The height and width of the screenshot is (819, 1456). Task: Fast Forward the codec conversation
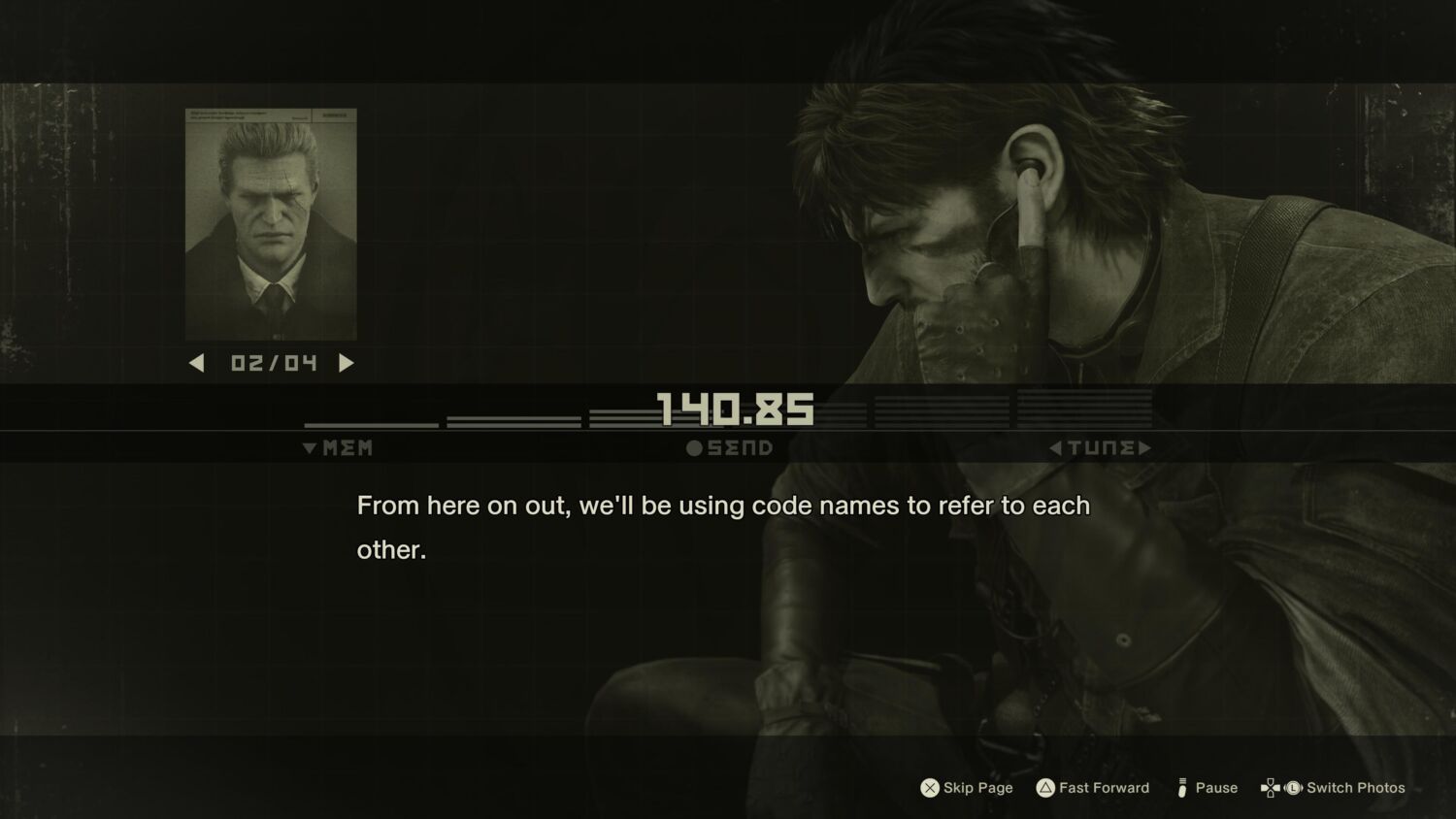tap(1093, 788)
